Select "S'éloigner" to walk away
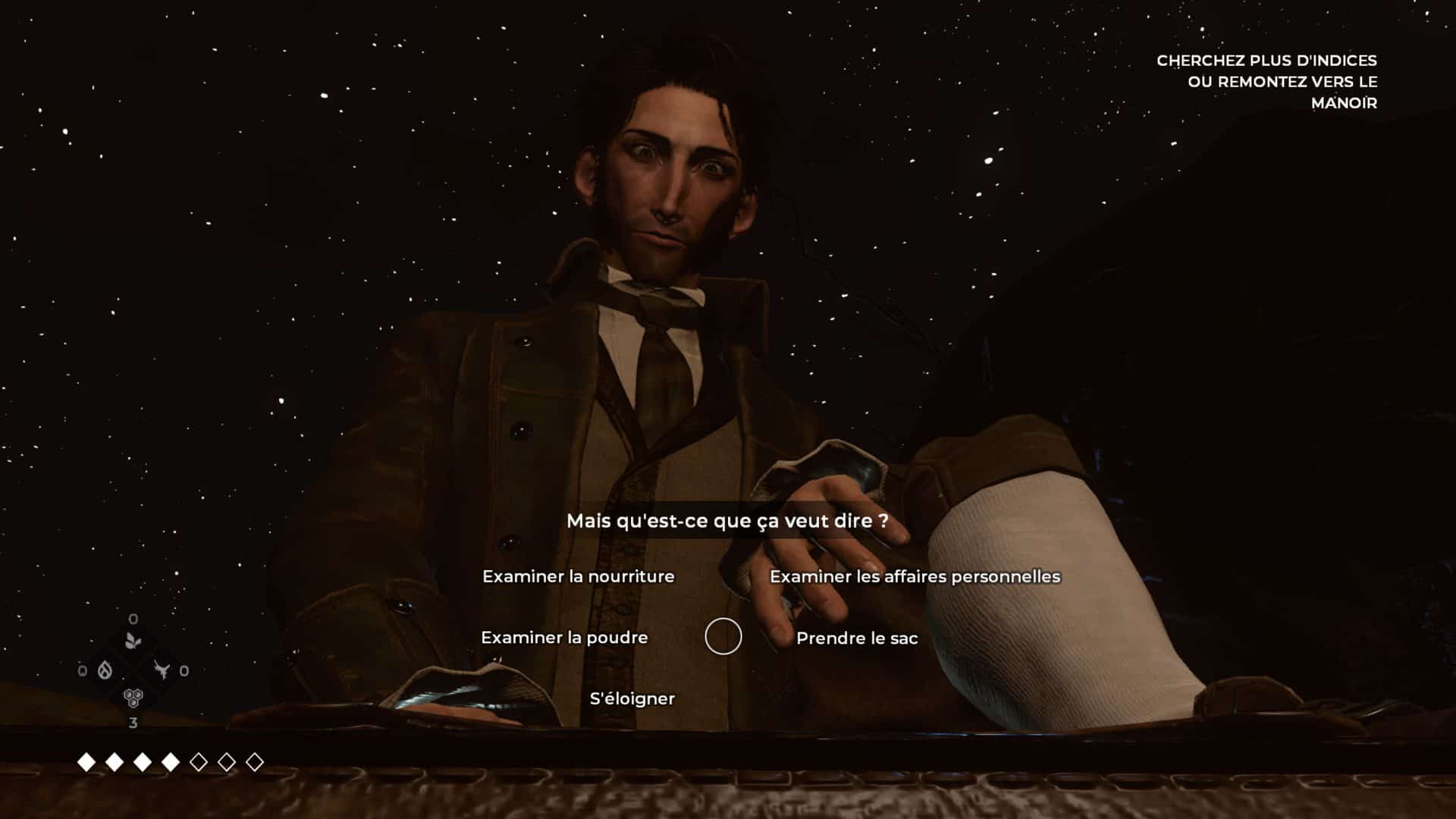1456x819 pixels. (632, 698)
